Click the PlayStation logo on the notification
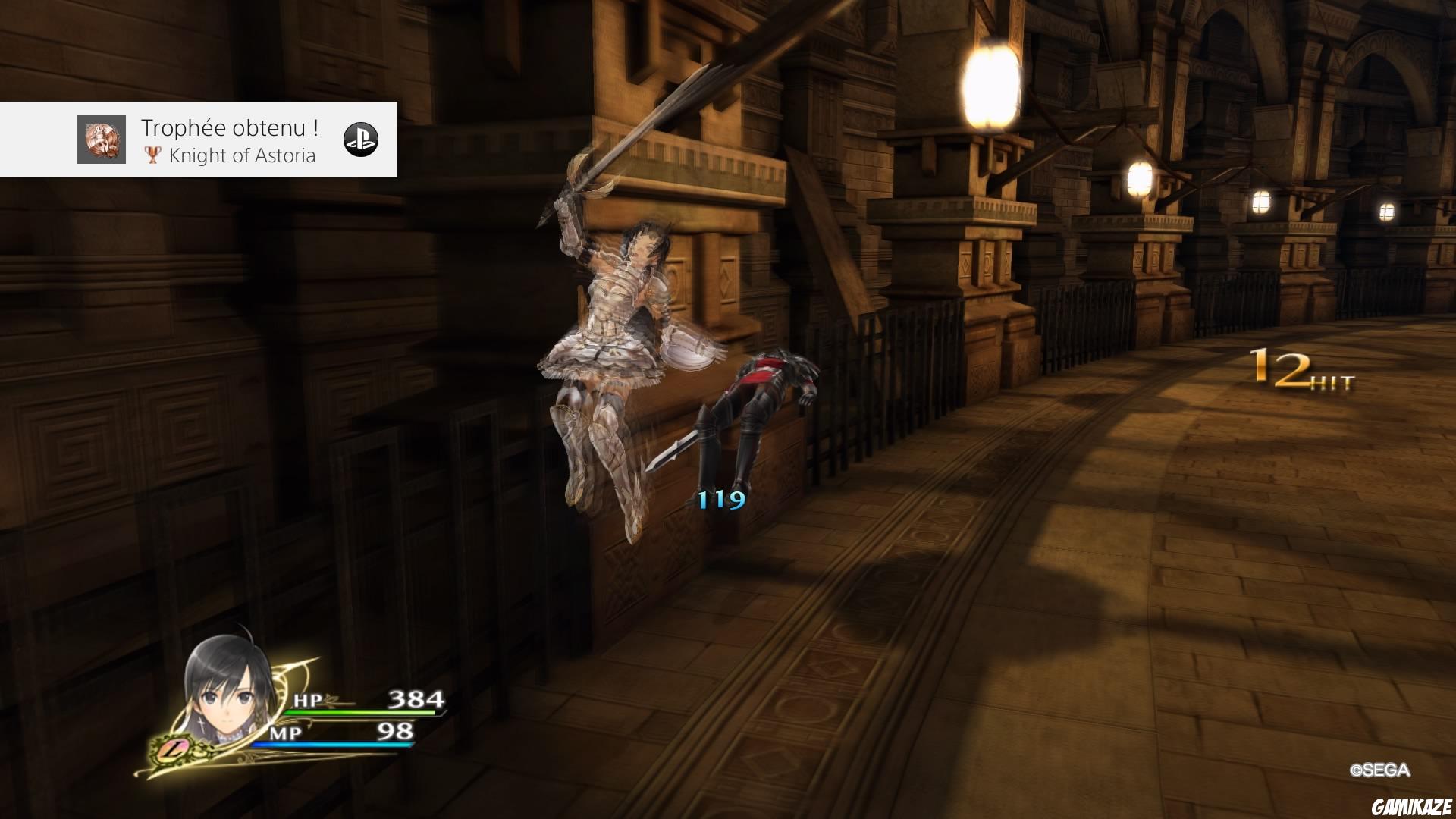 [x=362, y=140]
